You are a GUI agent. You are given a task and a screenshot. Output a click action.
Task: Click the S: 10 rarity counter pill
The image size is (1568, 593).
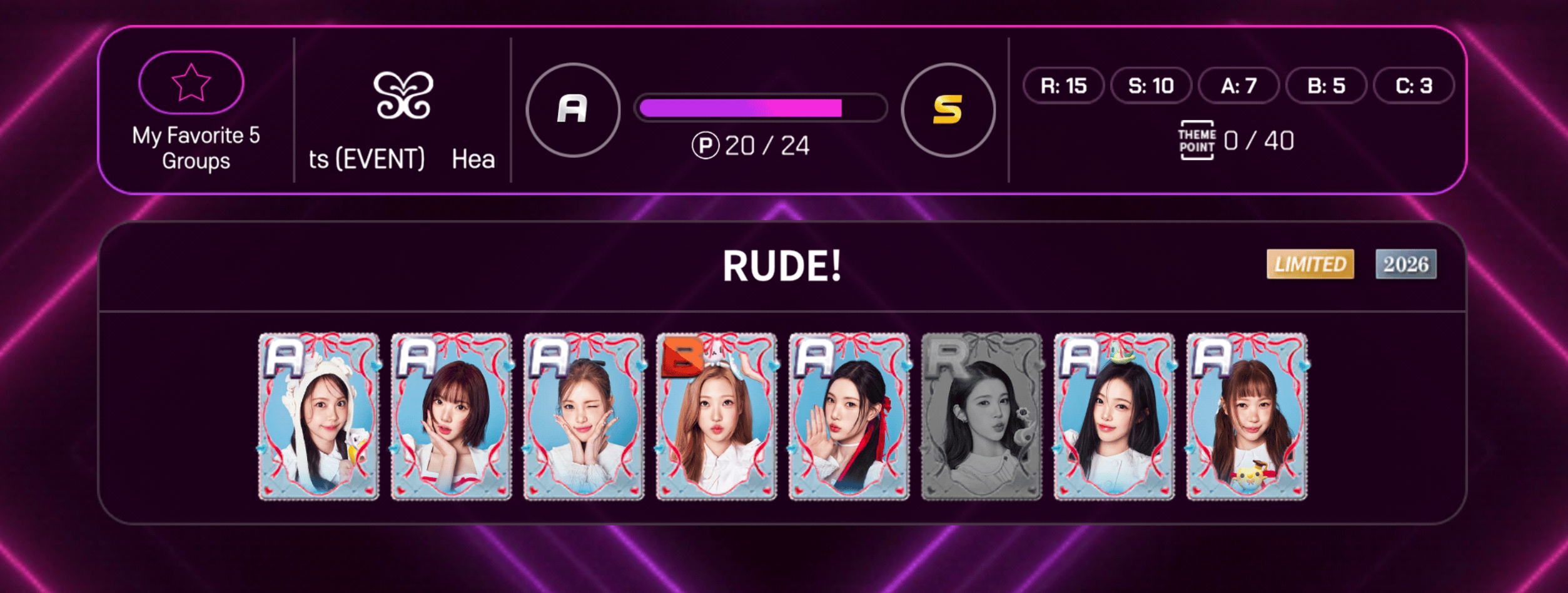pos(1151,87)
